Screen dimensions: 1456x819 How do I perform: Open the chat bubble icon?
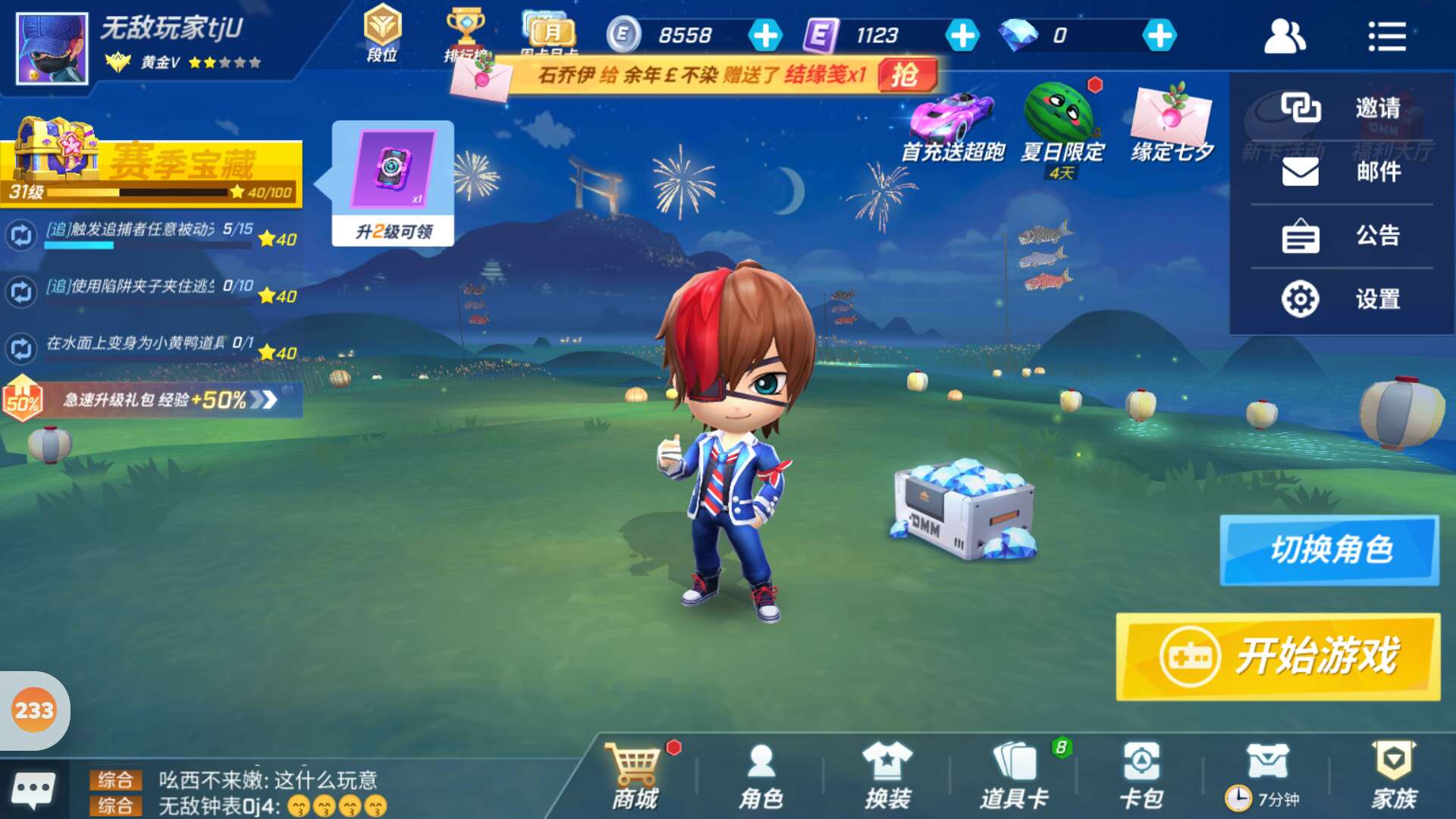click(33, 790)
